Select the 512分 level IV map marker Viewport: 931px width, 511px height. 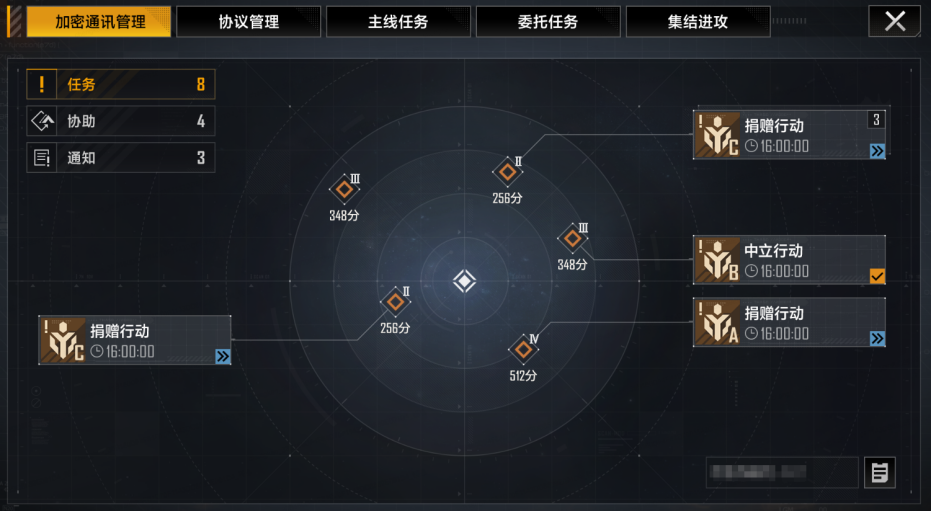[523, 350]
